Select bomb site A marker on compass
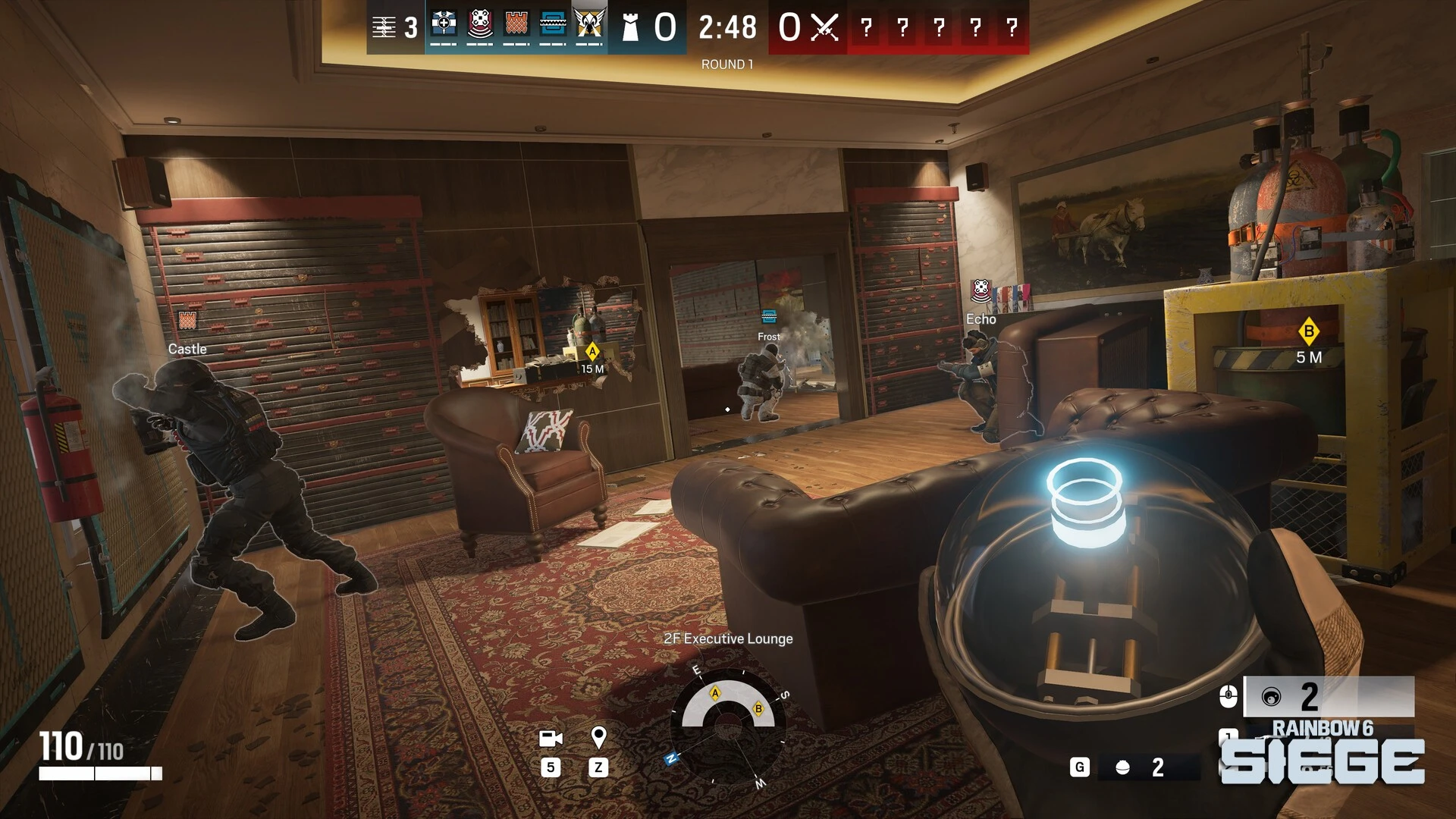The image size is (1456, 819). [714, 693]
